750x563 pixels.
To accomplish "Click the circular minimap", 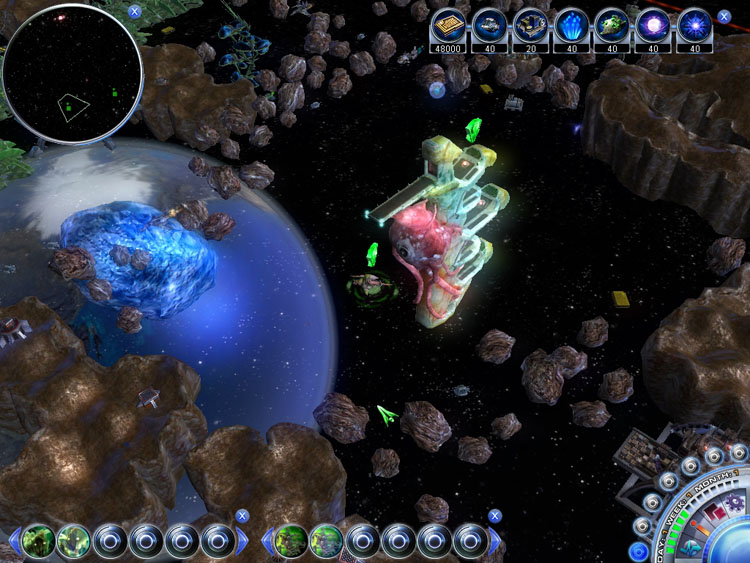I will click(72, 75).
